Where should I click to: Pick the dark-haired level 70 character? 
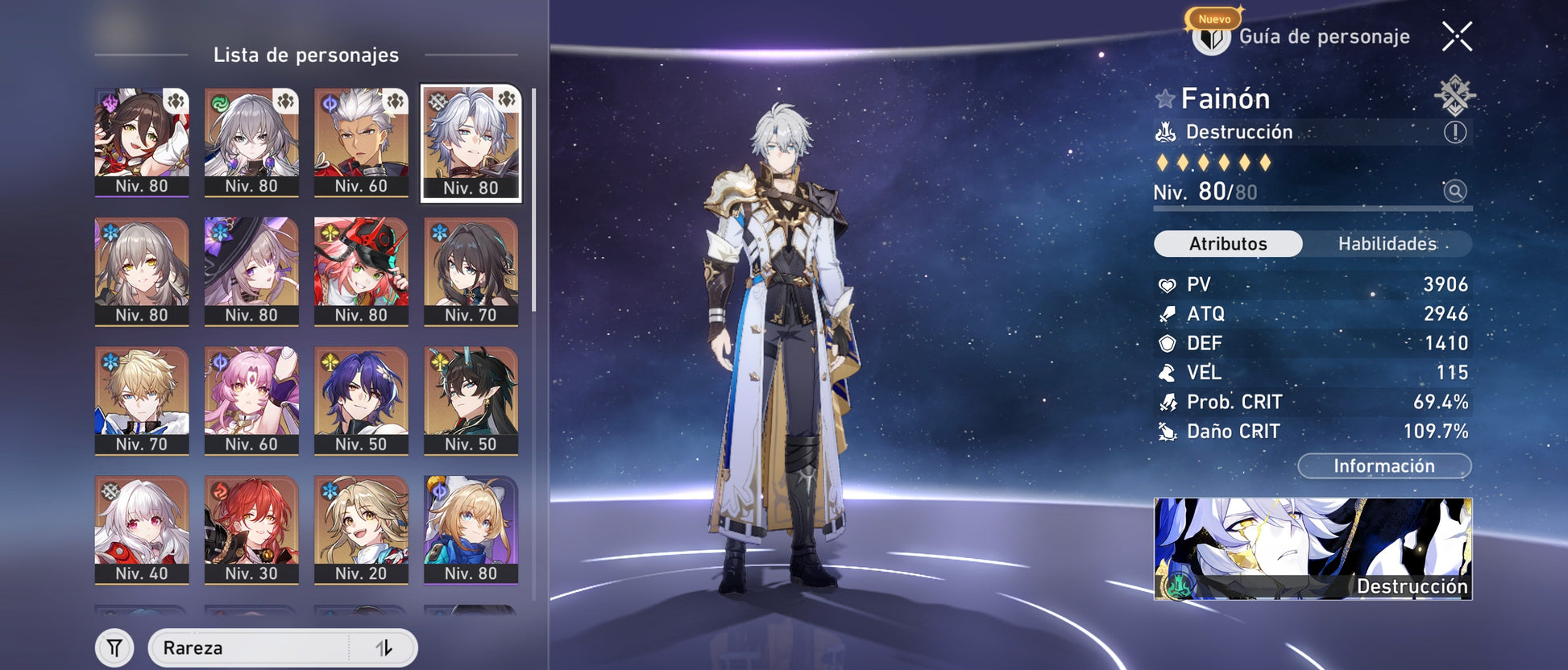pyautogui.click(x=471, y=271)
